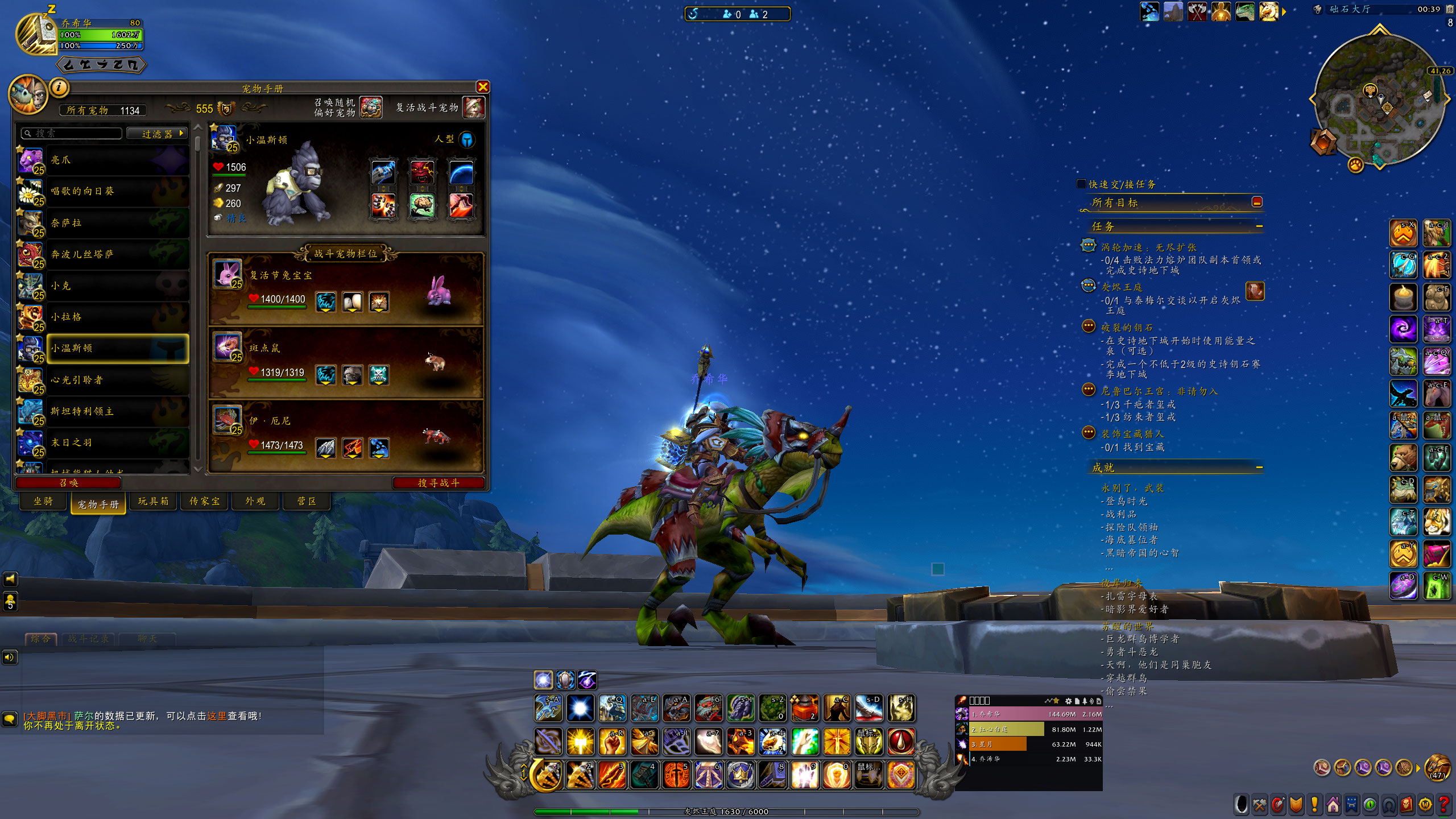Click the 召唤 summon button
Image resolution: width=1456 pixels, height=819 pixels.
pyautogui.click(x=69, y=483)
